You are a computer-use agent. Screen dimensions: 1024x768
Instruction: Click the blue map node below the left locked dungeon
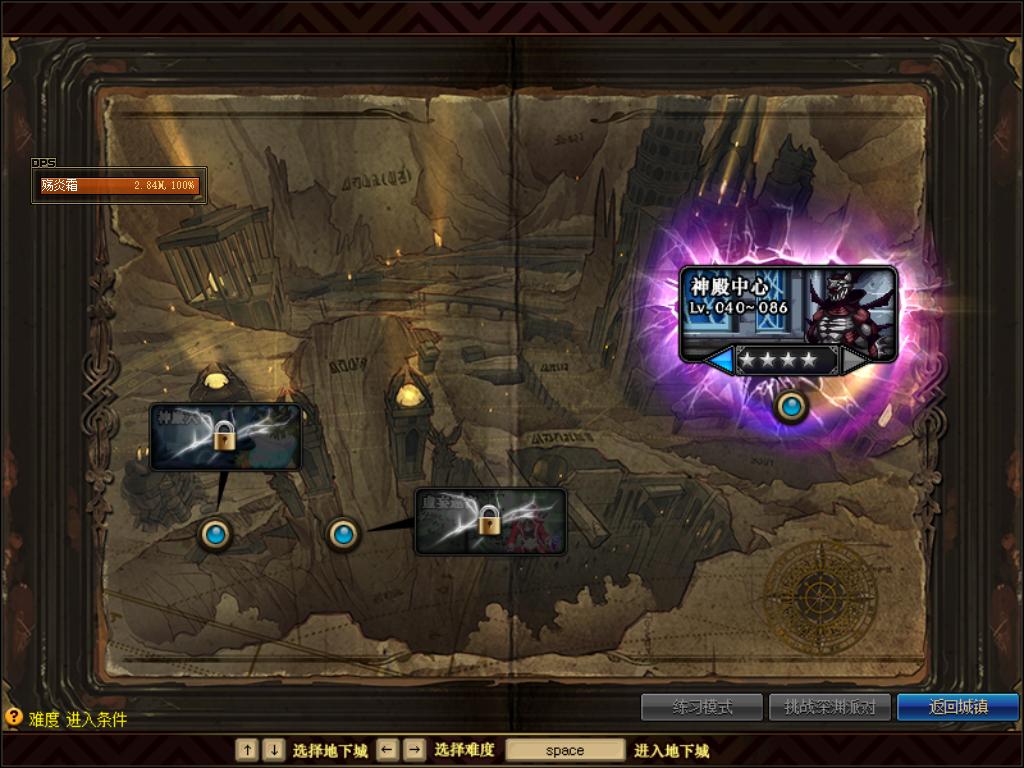[x=214, y=534]
